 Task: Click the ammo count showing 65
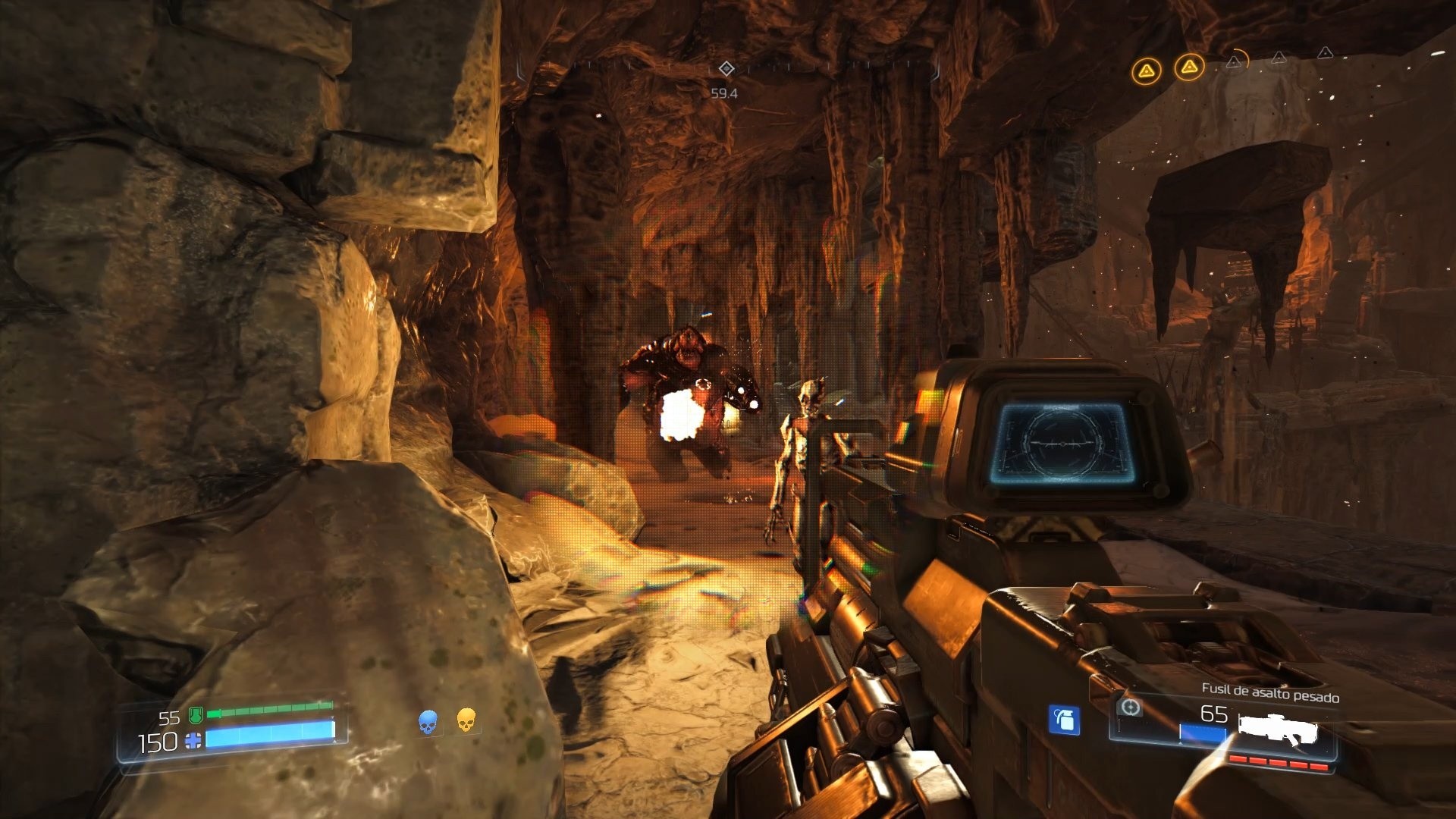coord(1214,713)
